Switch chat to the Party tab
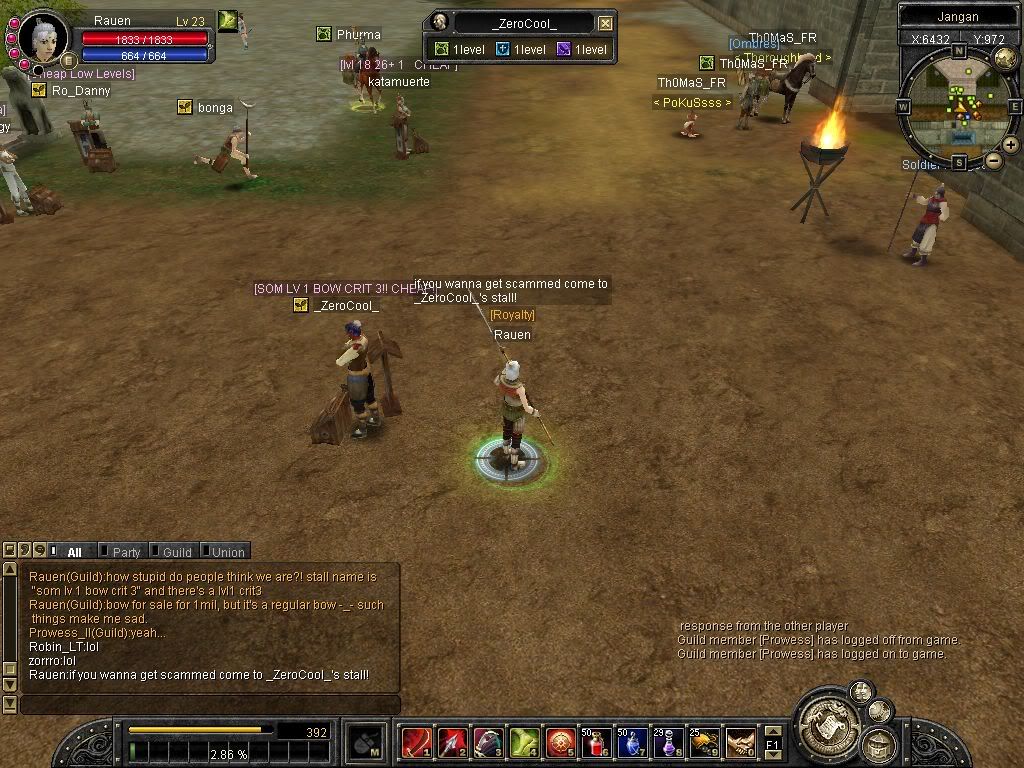Image resolution: width=1024 pixels, height=768 pixels. coord(126,552)
